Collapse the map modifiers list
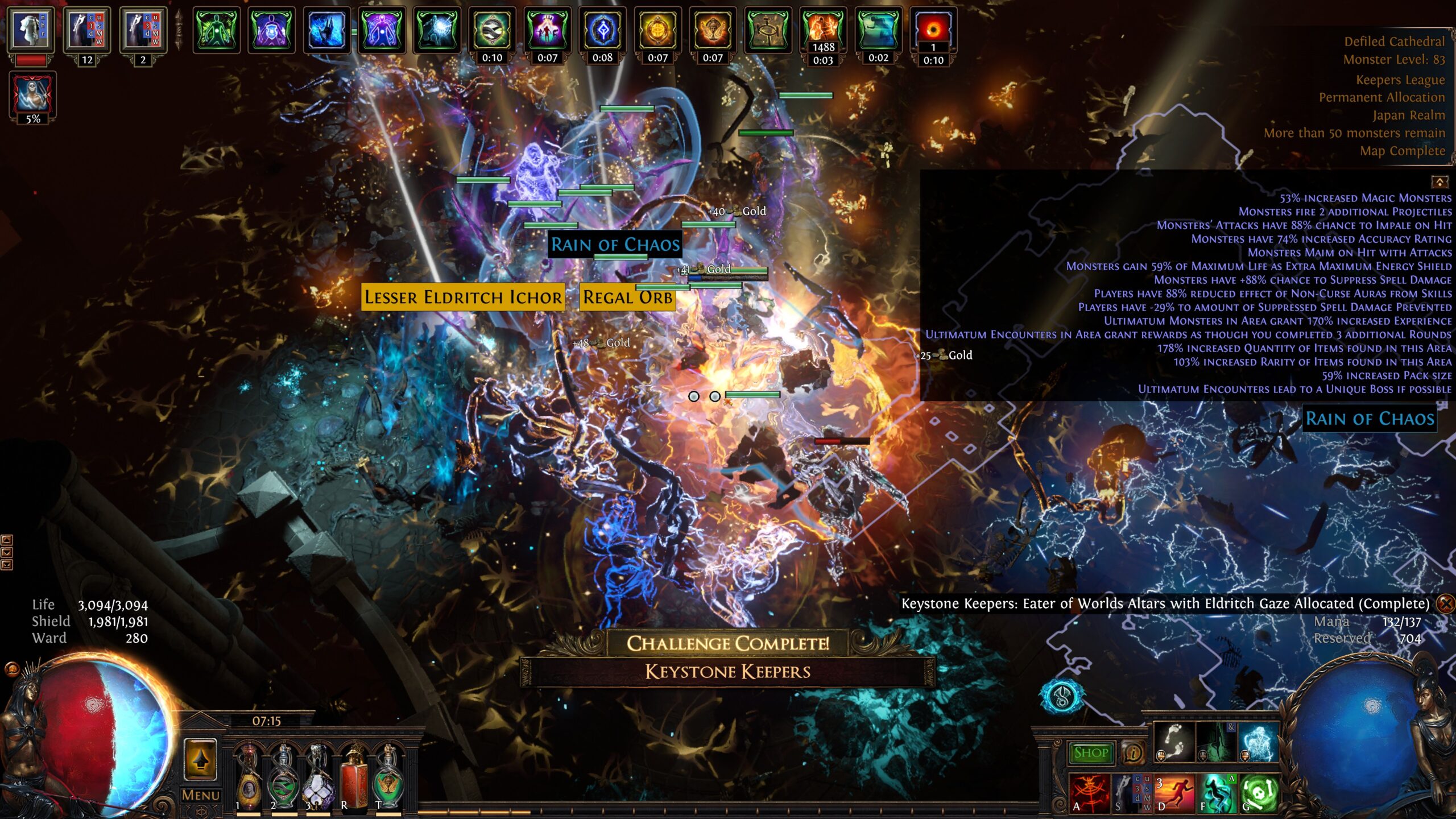 (1440, 182)
